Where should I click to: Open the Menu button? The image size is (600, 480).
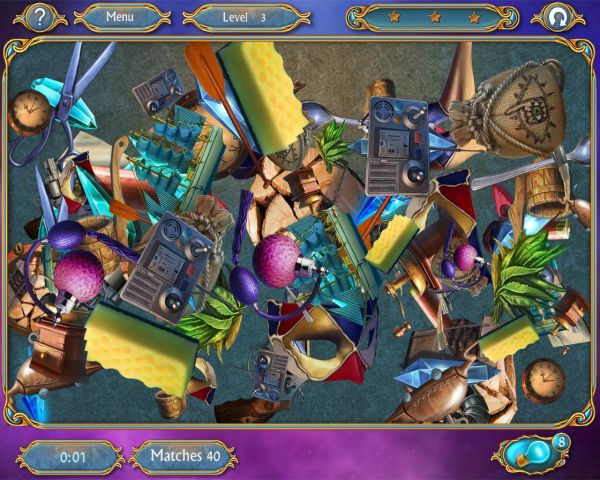coord(120,17)
